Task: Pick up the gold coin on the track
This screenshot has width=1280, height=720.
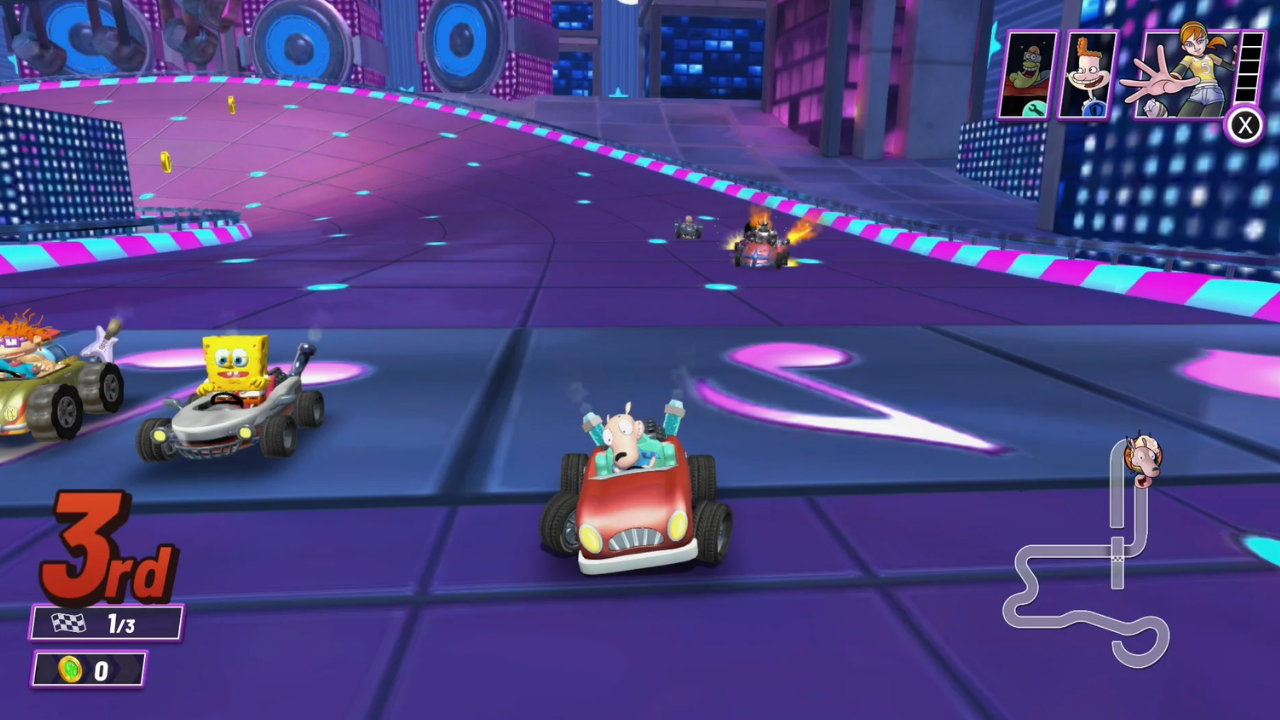Action: (166, 163)
